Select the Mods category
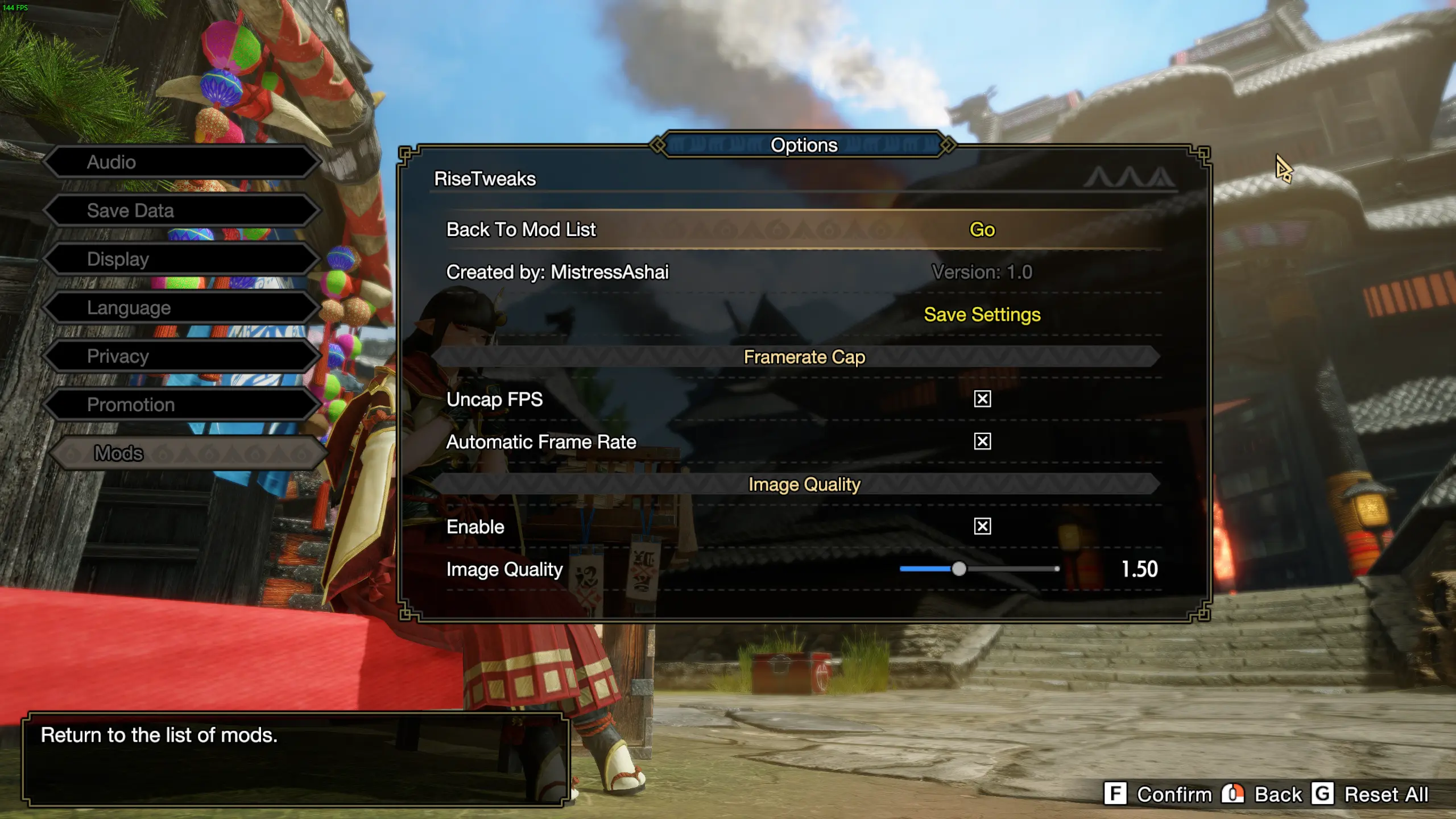This screenshot has width=1456, height=819. (188, 453)
